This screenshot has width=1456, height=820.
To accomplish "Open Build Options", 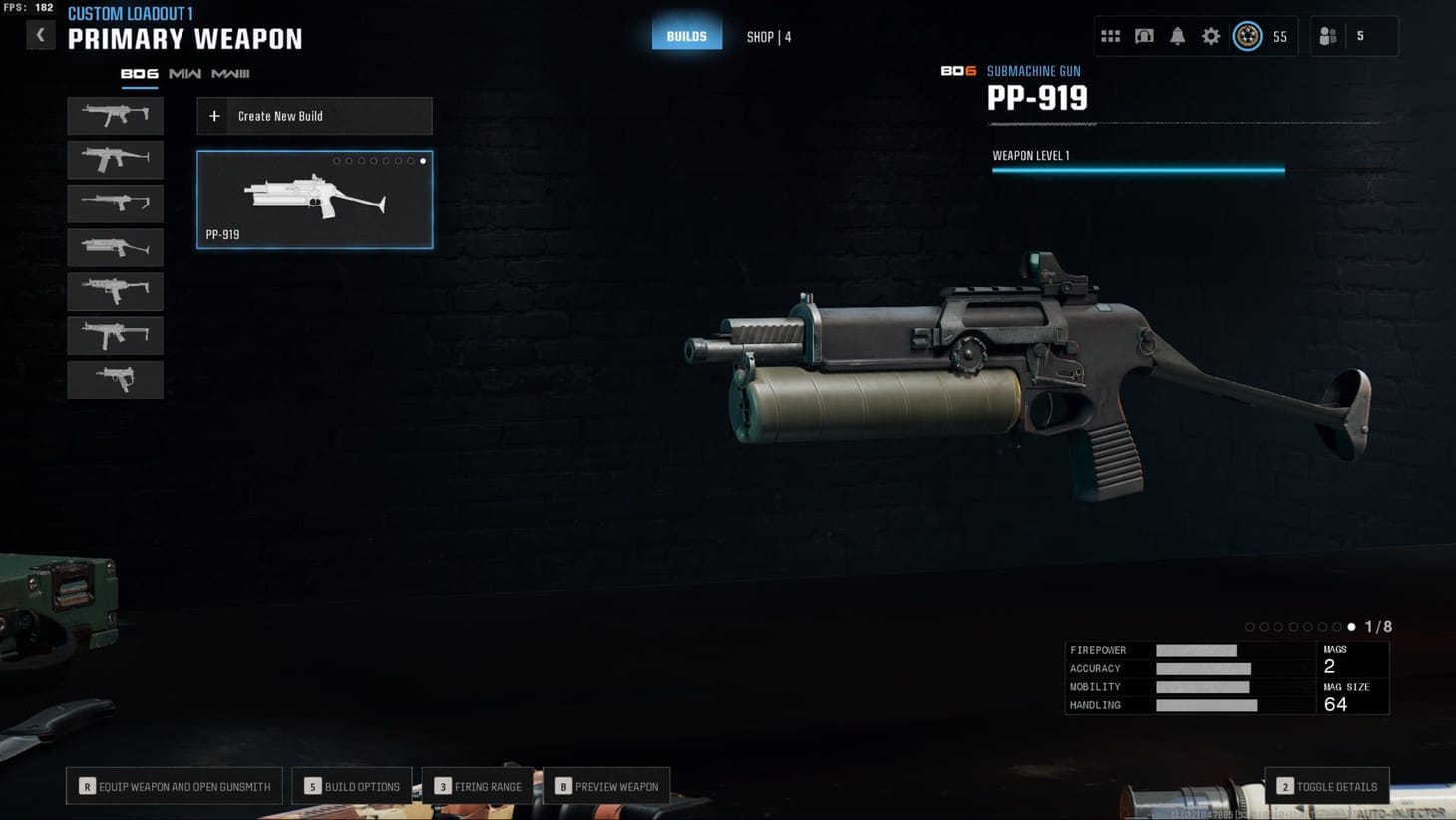I will (352, 786).
